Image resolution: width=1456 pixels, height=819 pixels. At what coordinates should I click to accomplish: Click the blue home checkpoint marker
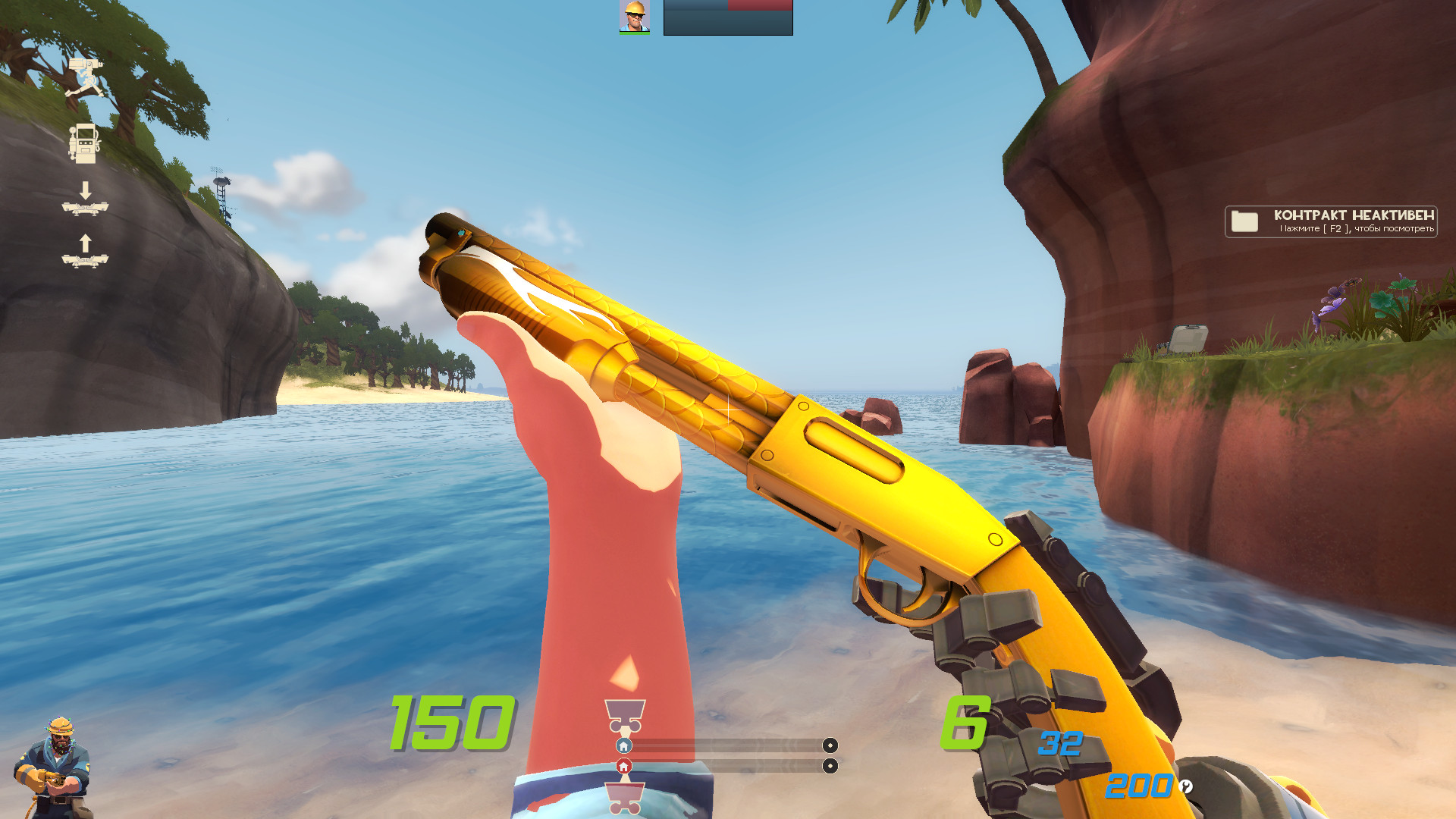[x=623, y=745]
